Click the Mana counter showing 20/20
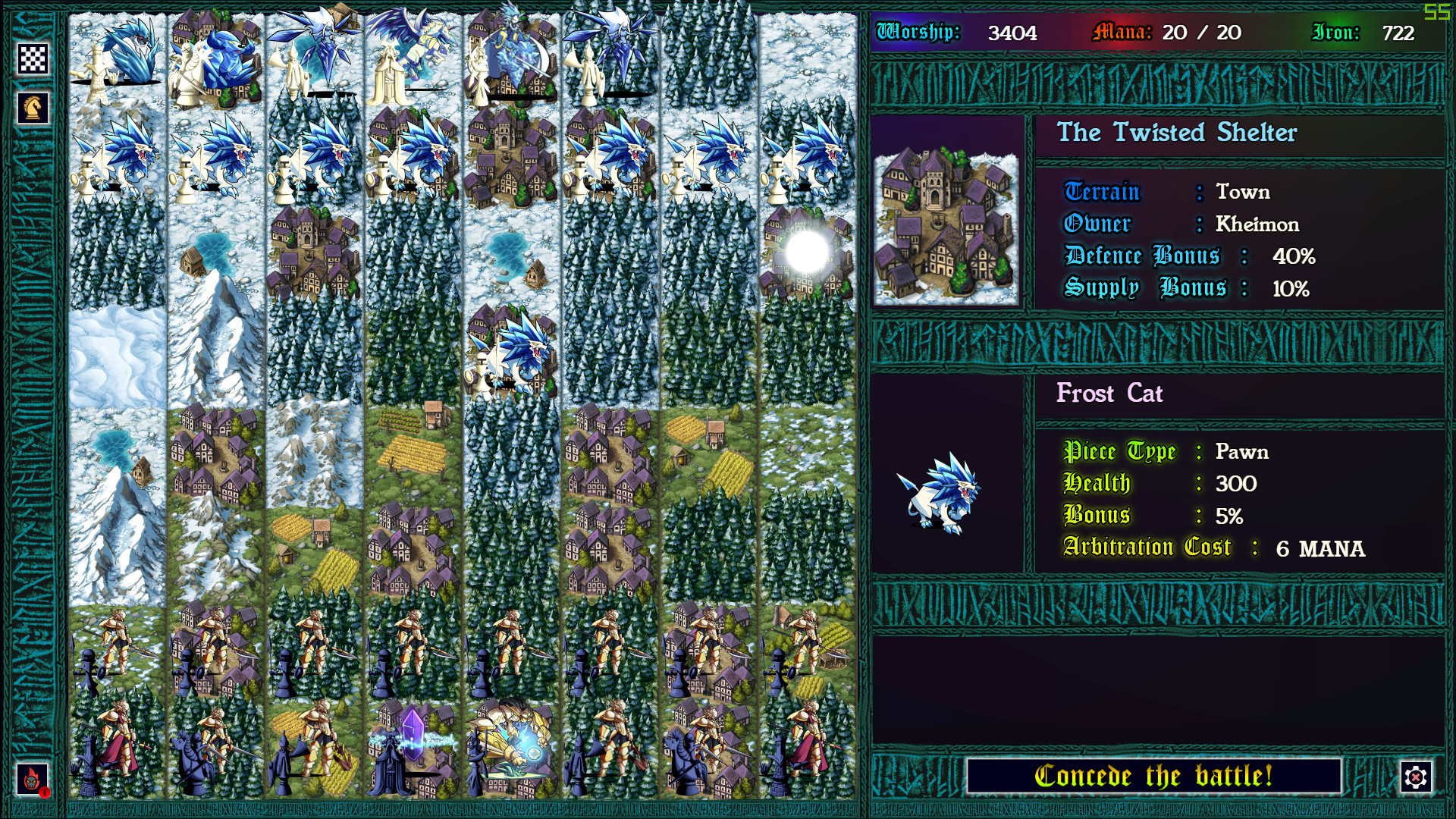 coord(1168,32)
